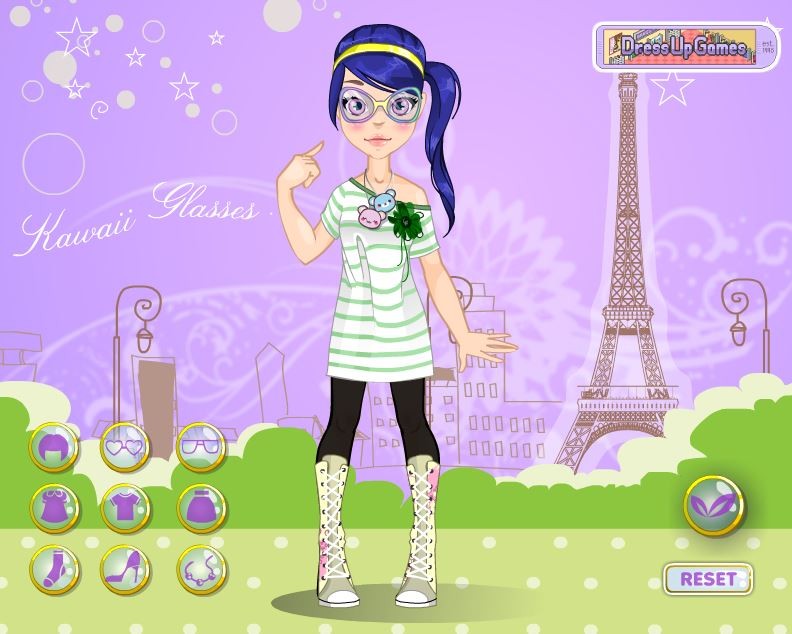
Task: Open the square glasses category
Action: coord(200,448)
